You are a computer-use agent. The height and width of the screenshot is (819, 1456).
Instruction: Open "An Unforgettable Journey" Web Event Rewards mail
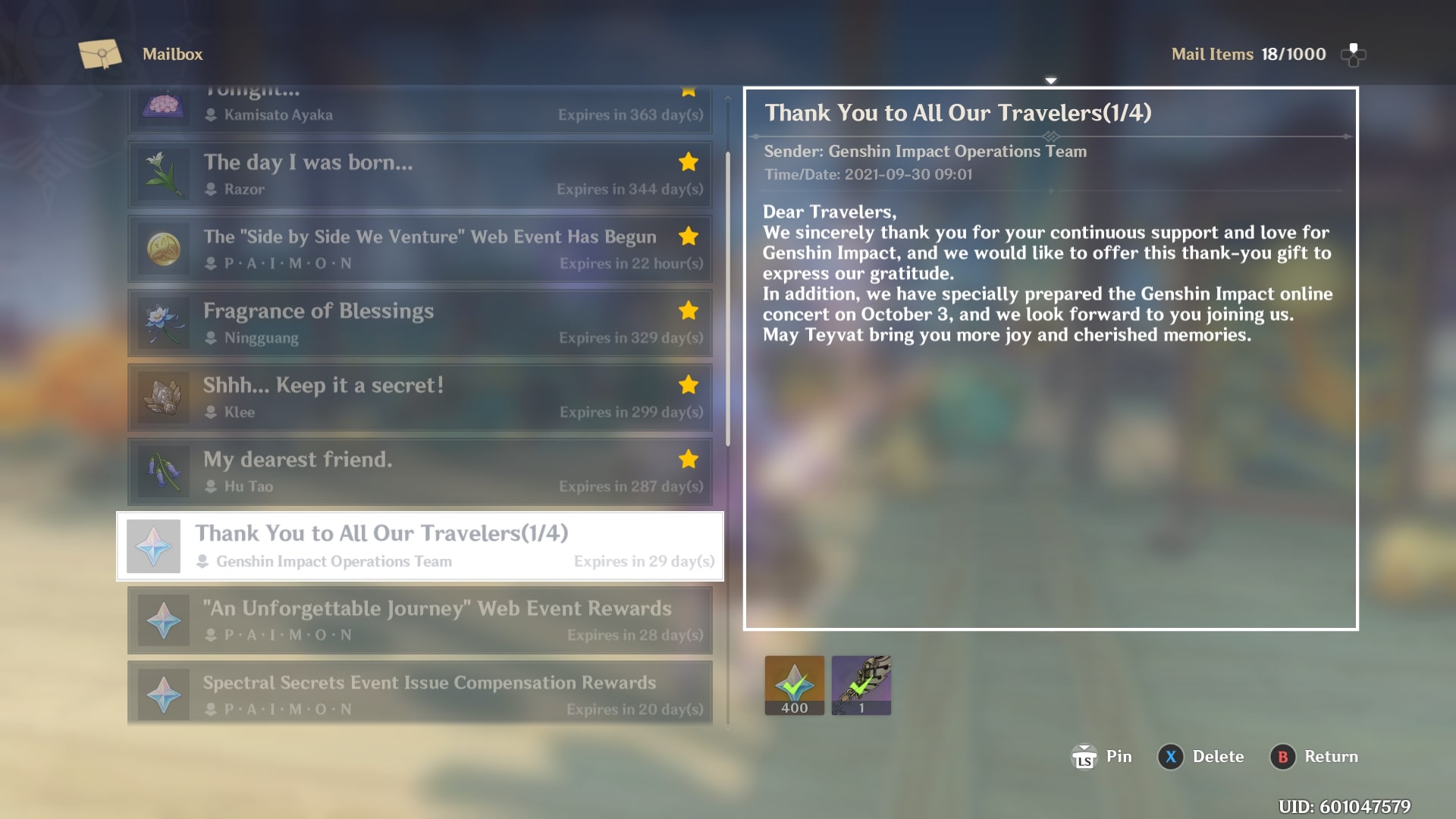(421, 620)
